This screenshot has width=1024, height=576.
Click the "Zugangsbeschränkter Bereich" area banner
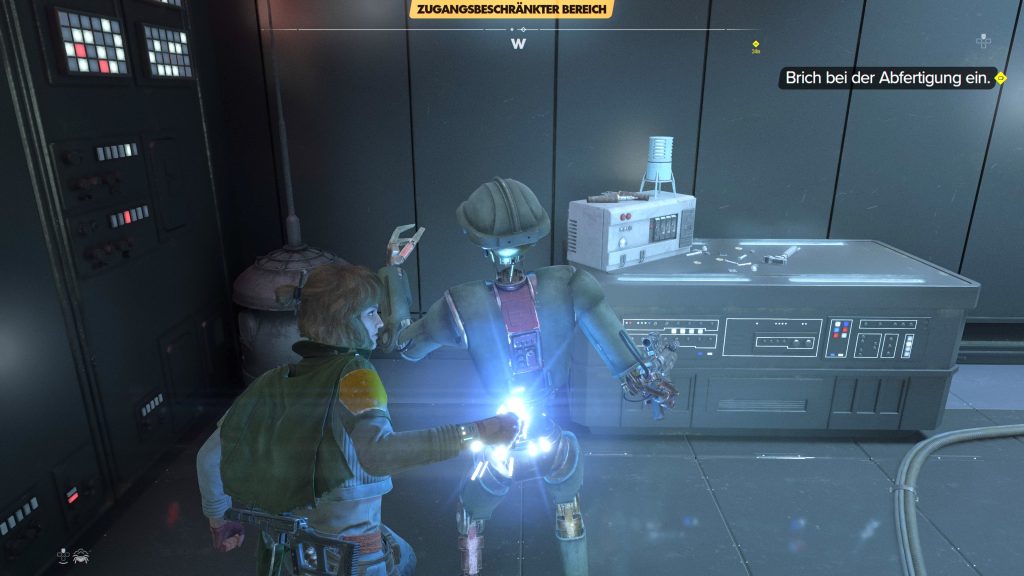510,10
